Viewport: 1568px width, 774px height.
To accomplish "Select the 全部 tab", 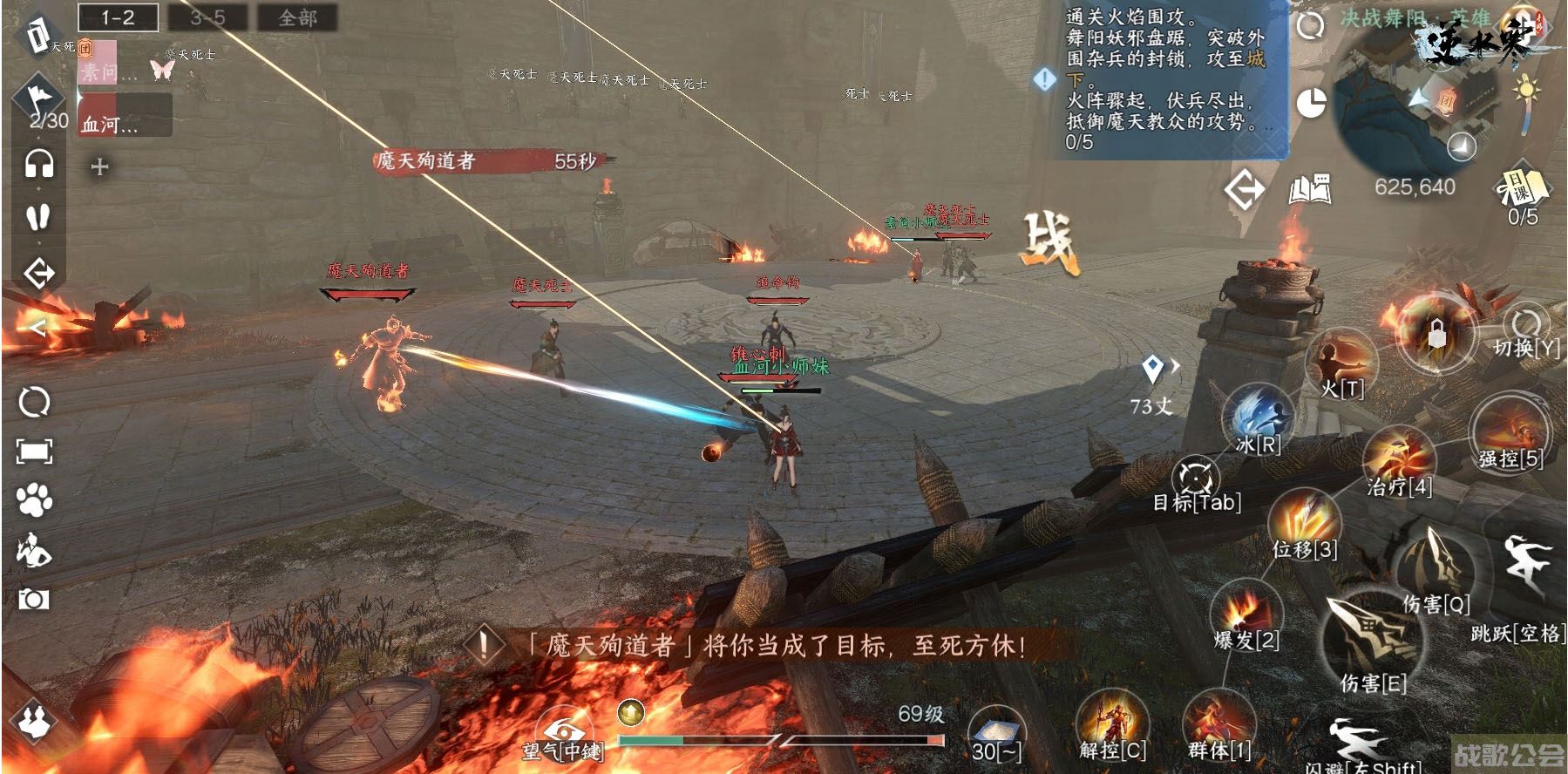I will click(297, 17).
